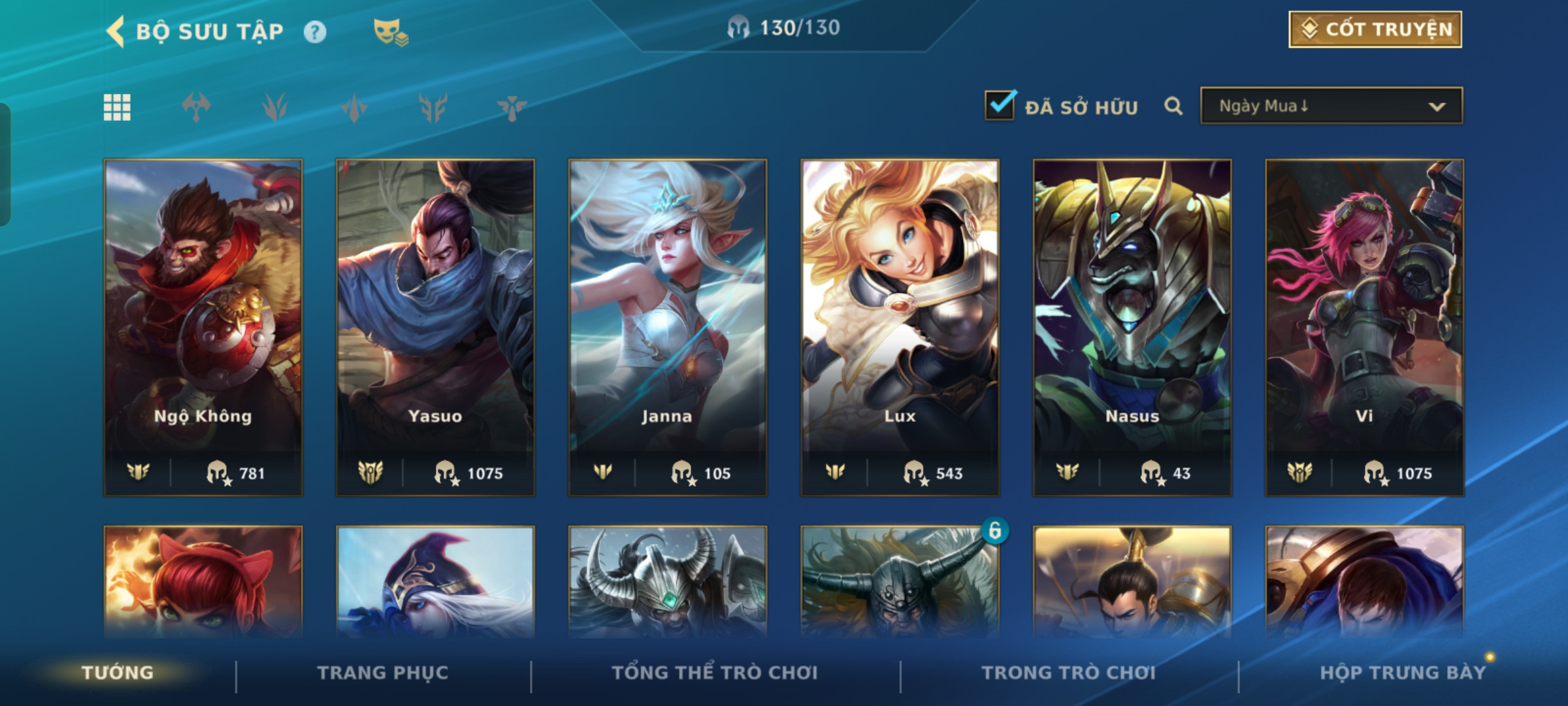
Task: Open Janna's champion card
Action: 667,327
